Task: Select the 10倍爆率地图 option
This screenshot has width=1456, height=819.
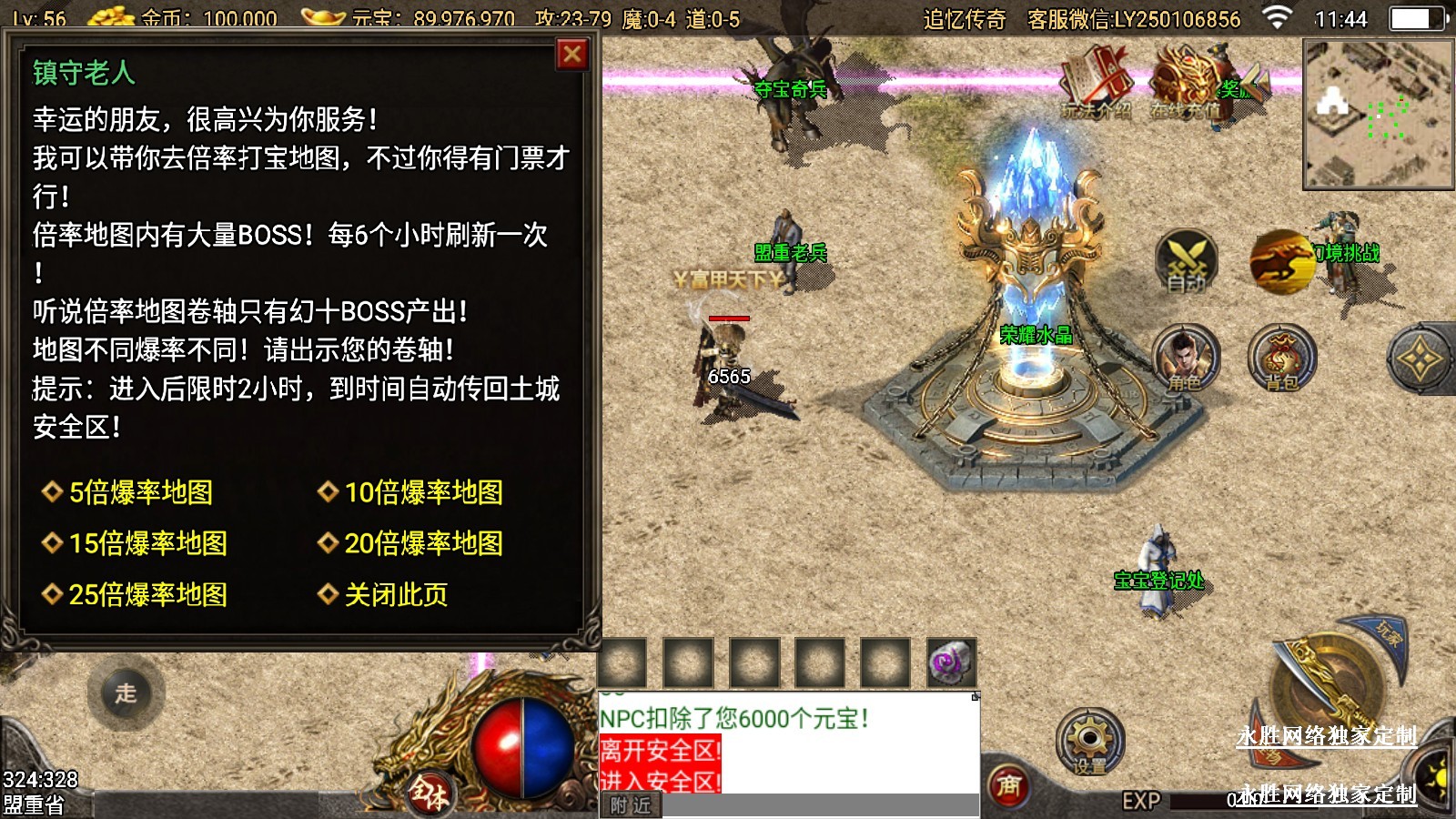Action: [423, 492]
